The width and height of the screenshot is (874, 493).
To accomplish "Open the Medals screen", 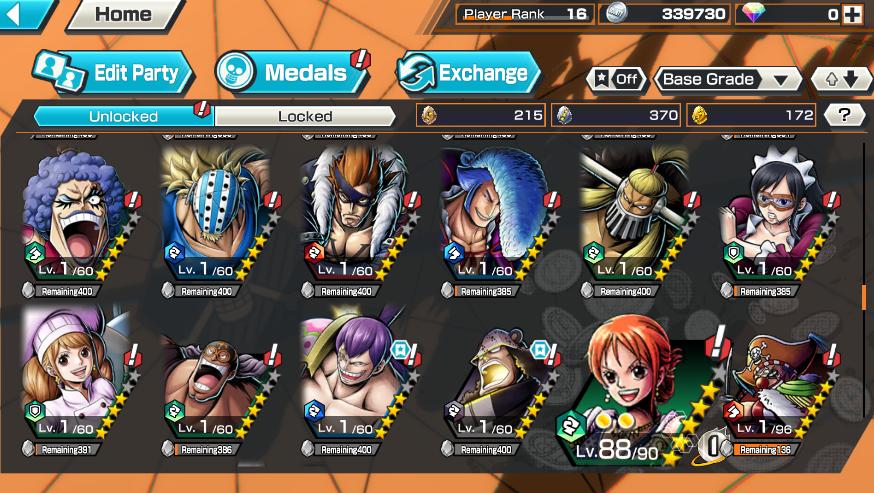I will pyautogui.click(x=292, y=72).
